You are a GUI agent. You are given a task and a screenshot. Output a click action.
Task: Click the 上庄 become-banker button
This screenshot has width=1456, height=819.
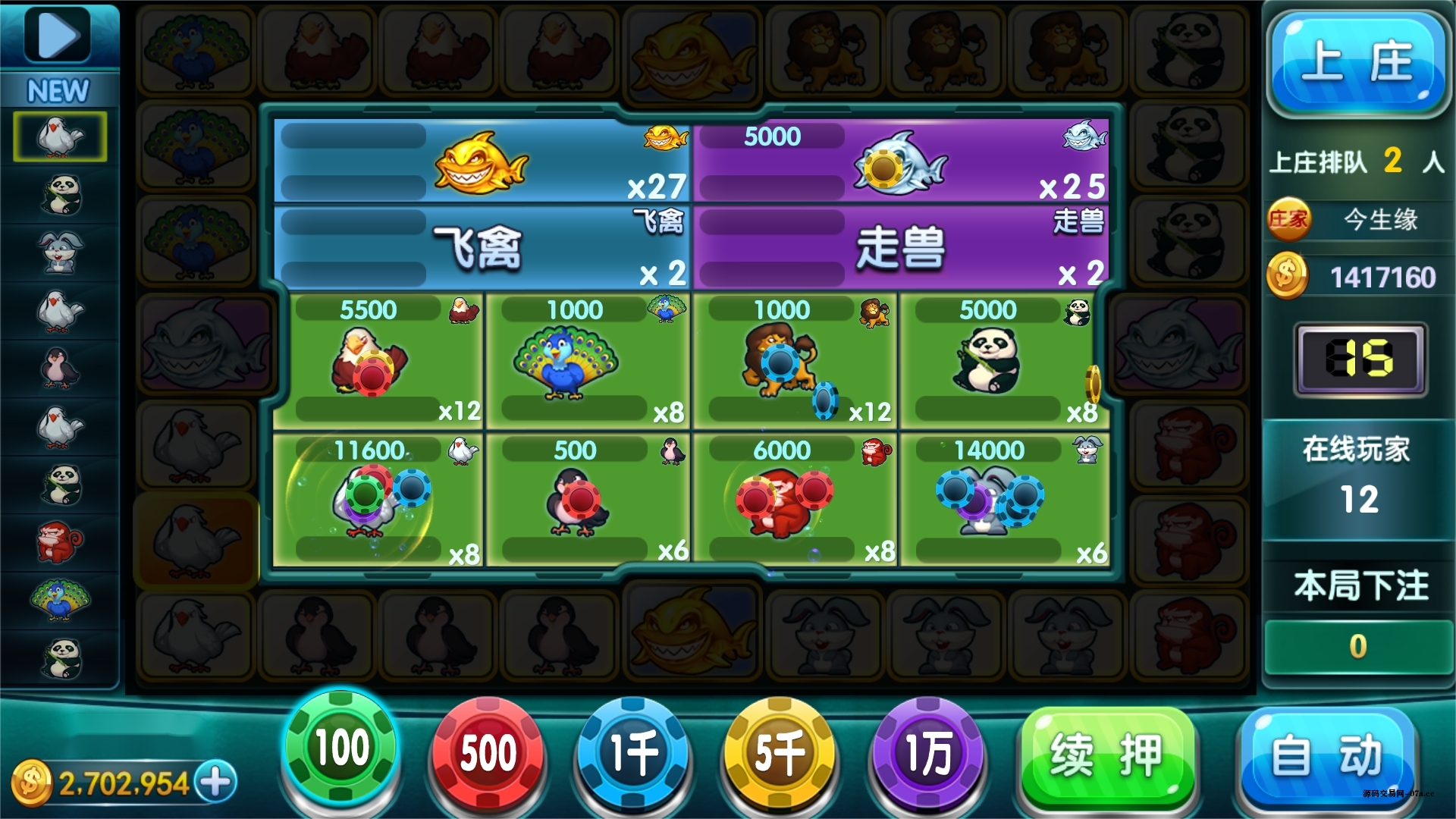point(1357,62)
